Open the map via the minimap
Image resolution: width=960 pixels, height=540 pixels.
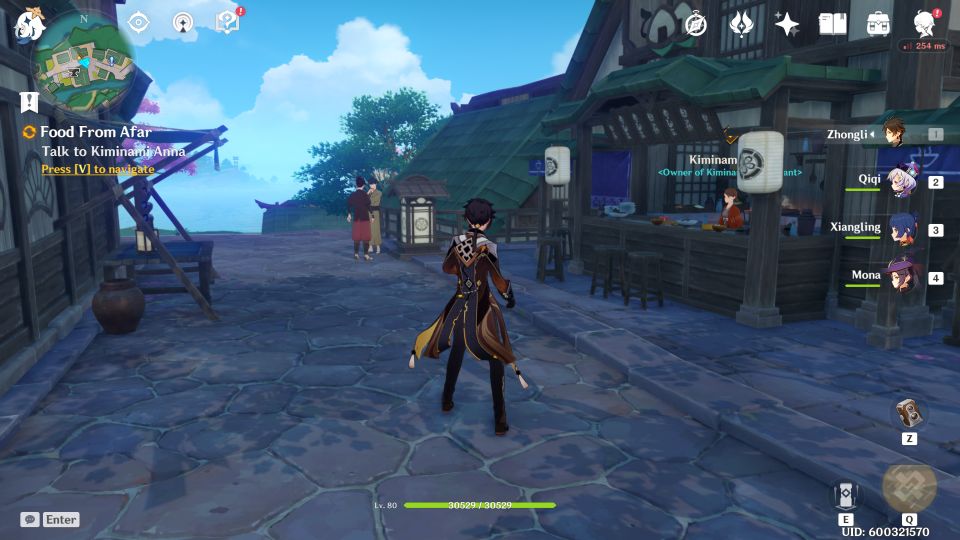83,62
